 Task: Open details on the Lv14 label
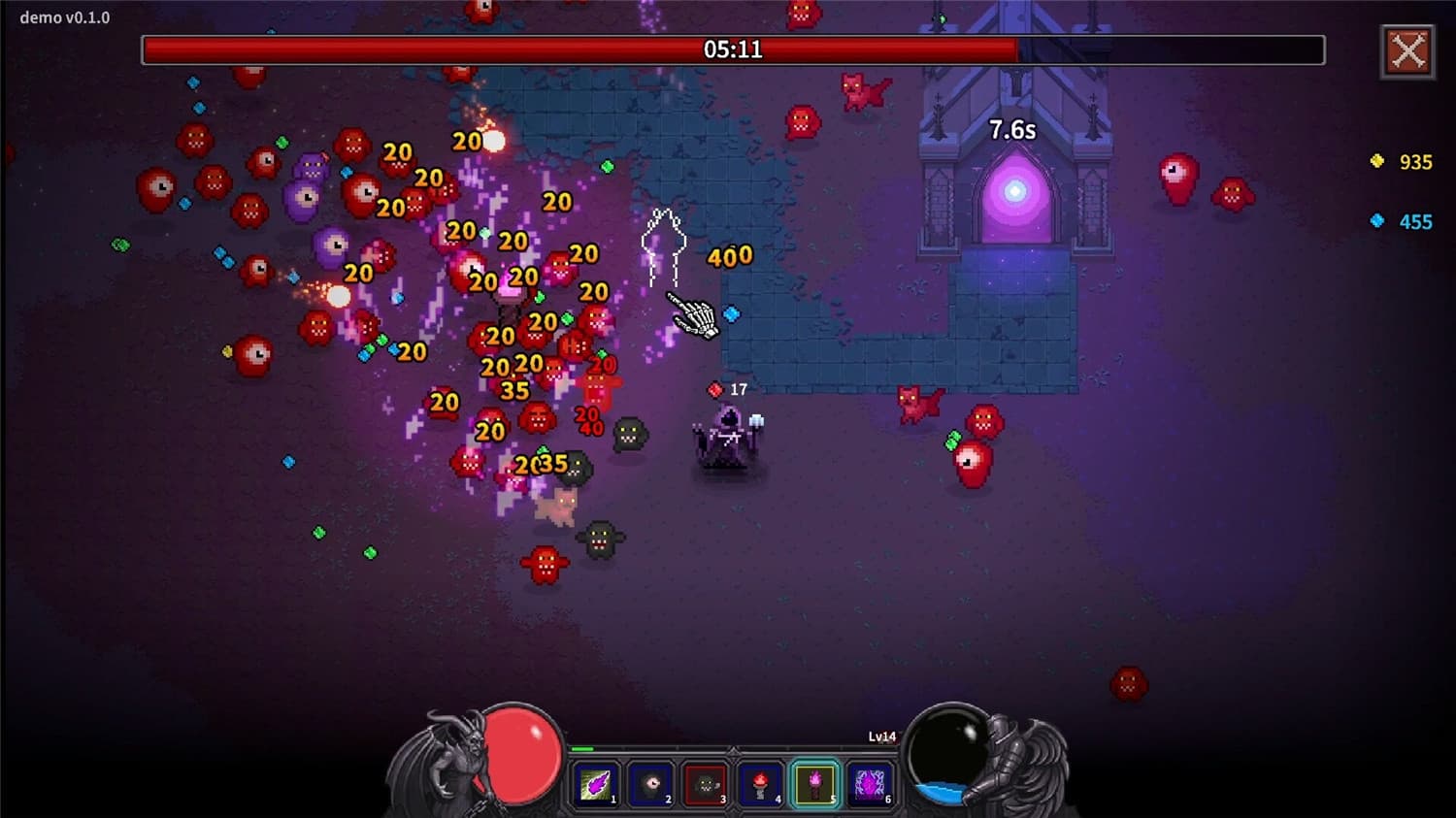point(881,736)
